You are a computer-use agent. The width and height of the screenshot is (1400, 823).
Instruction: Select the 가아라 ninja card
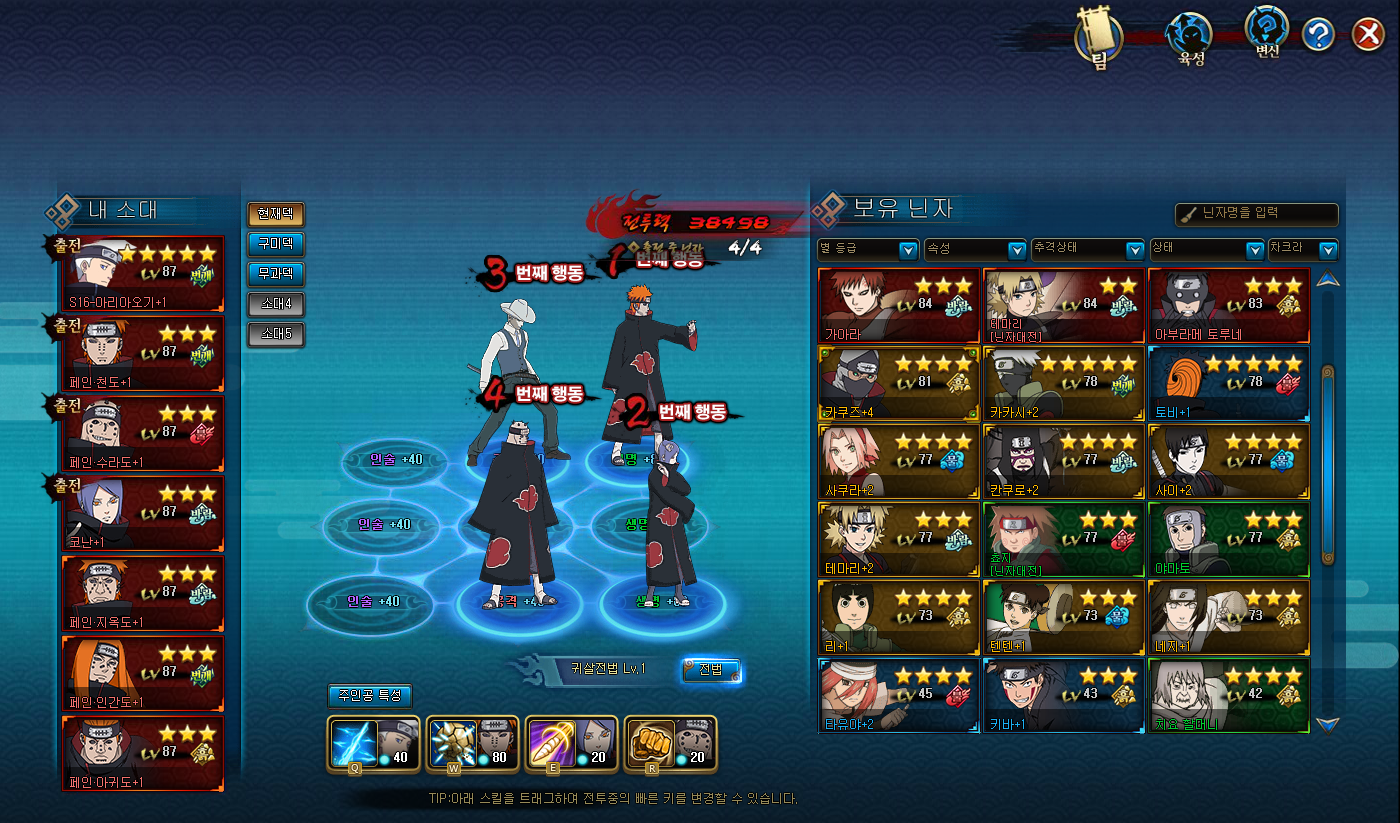coord(898,305)
